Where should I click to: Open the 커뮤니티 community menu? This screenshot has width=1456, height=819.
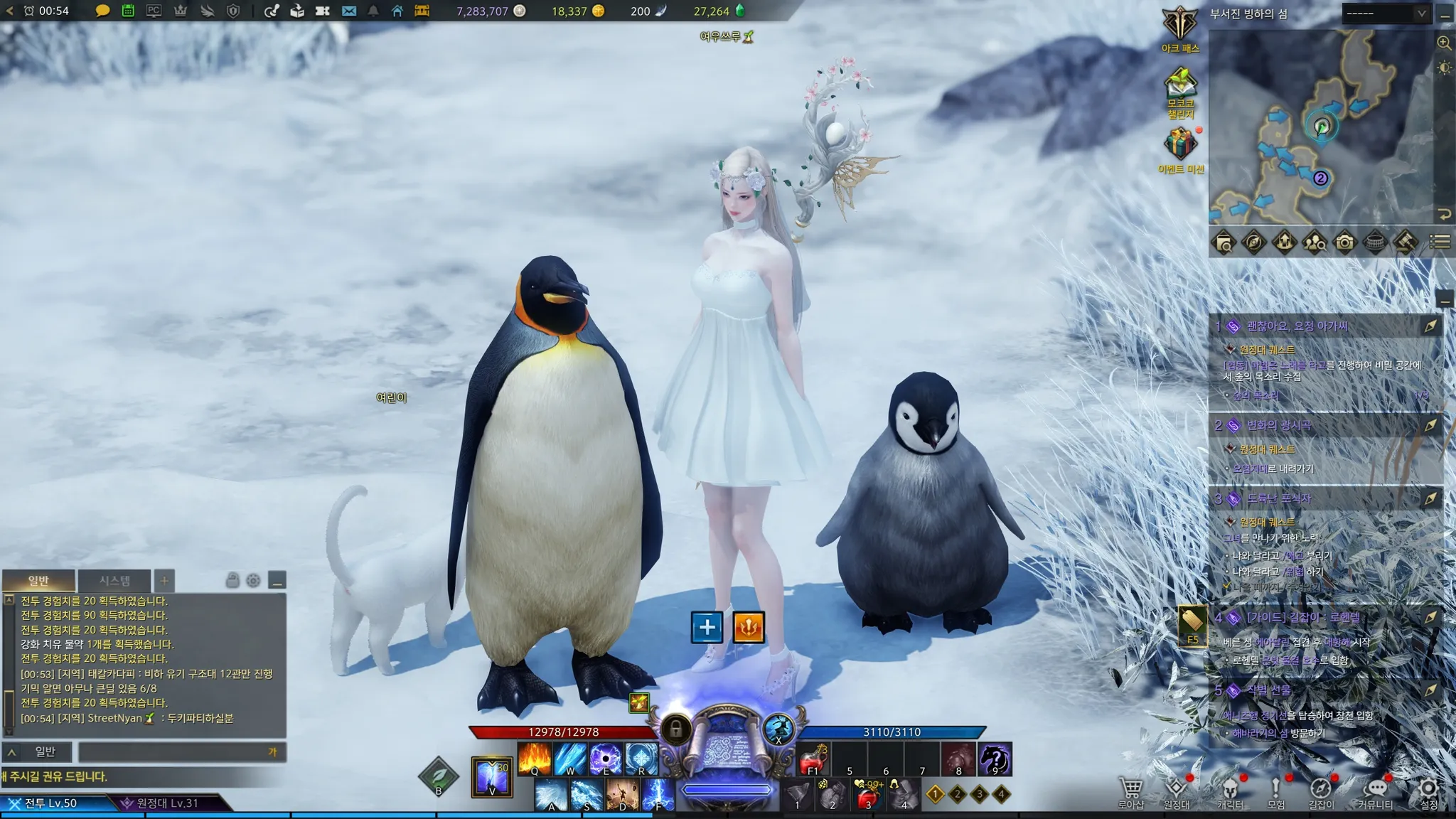[1376, 792]
